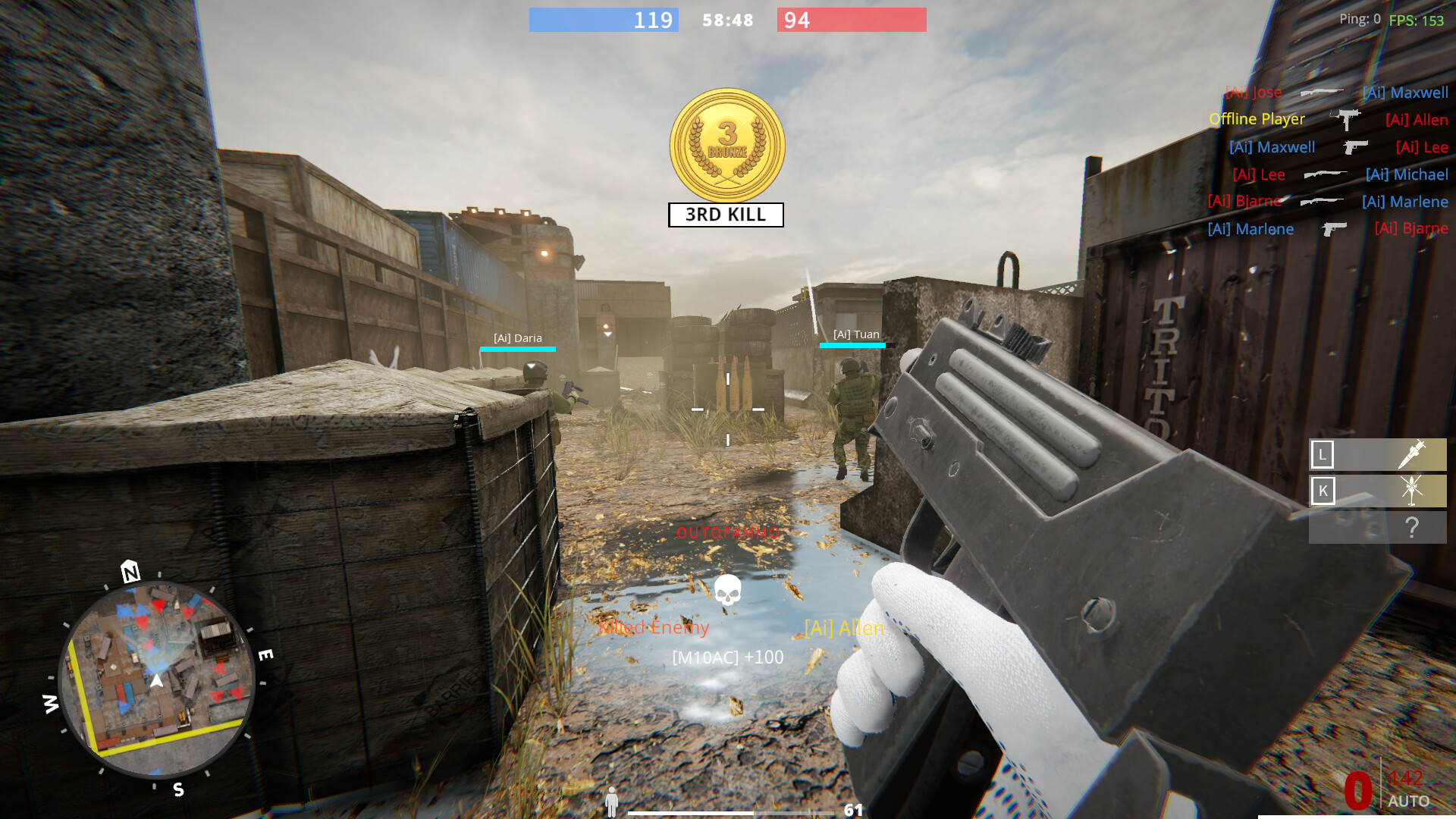Select the blue team score tab
Image resolution: width=1456 pixels, height=819 pixels.
(x=603, y=20)
